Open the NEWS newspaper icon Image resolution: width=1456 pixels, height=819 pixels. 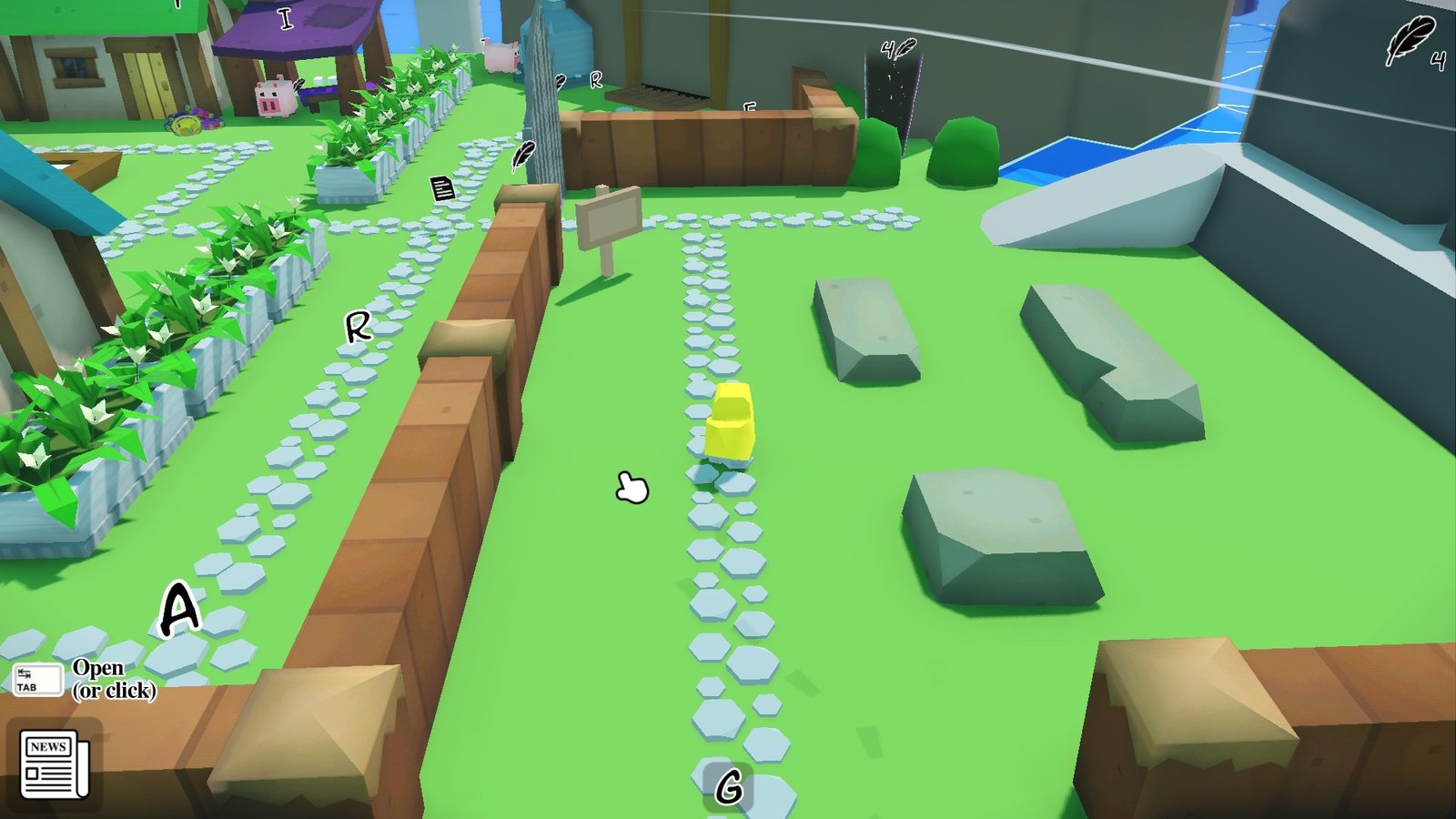[54, 764]
